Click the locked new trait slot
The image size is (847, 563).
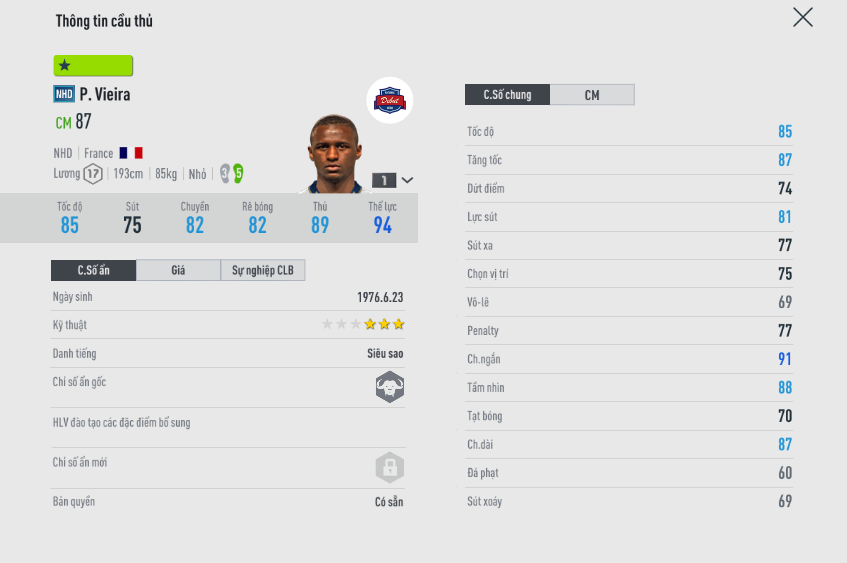[390, 467]
